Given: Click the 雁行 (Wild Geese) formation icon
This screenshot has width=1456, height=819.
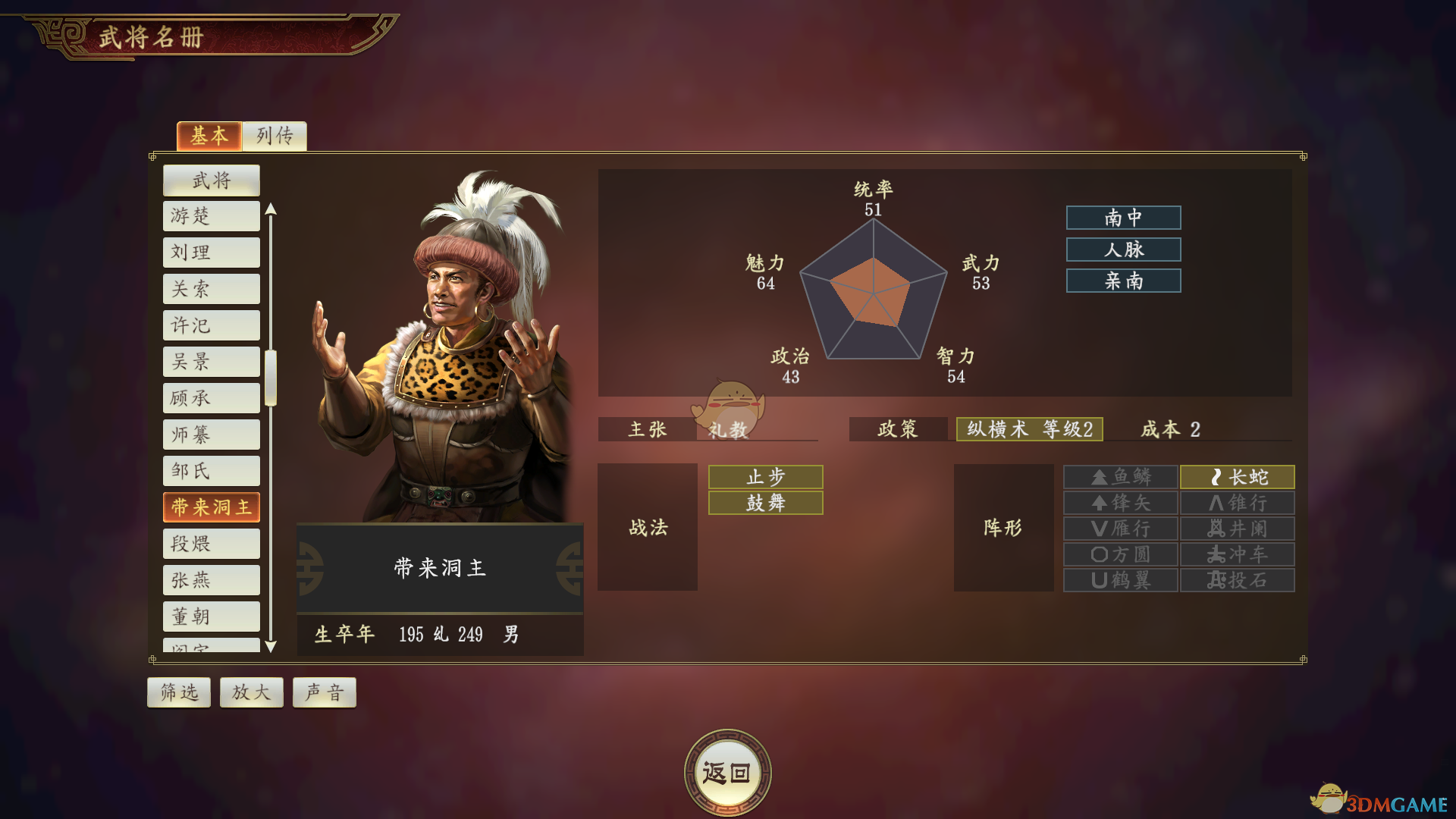Looking at the screenshot, I should click(x=1120, y=529).
